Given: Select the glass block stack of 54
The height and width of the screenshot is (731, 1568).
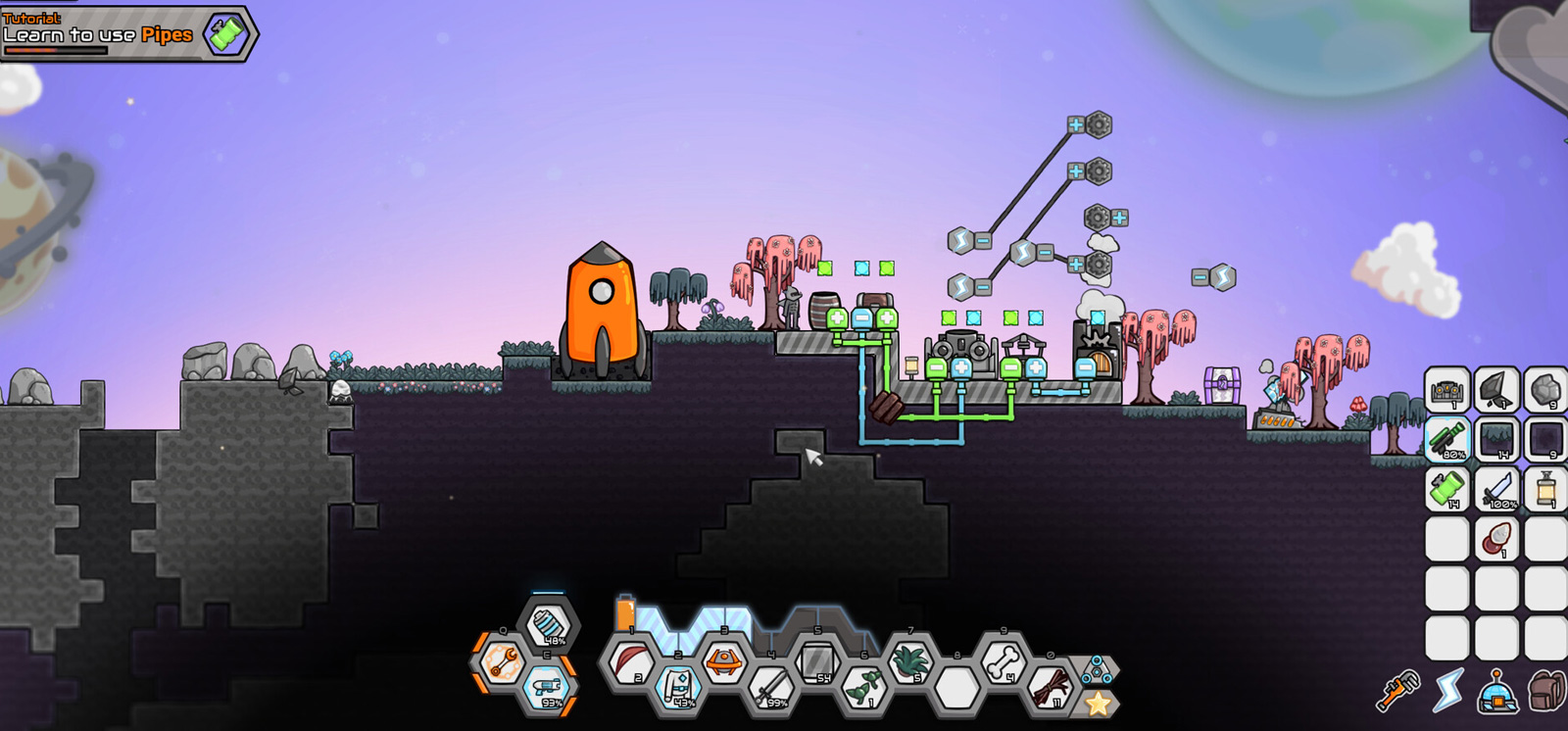Looking at the screenshot, I should click(817, 661).
